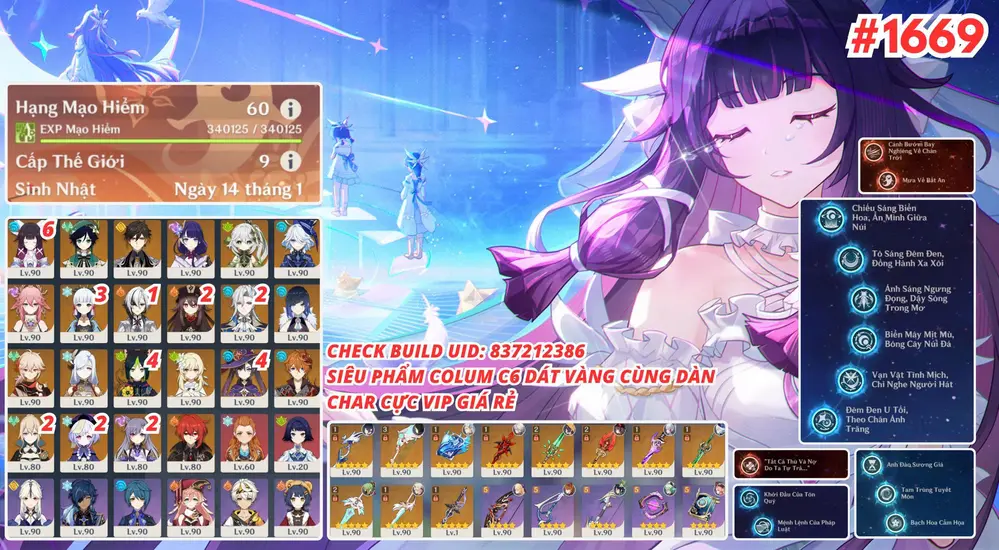
Task: Show World Level info details
Action: [x=291, y=161]
